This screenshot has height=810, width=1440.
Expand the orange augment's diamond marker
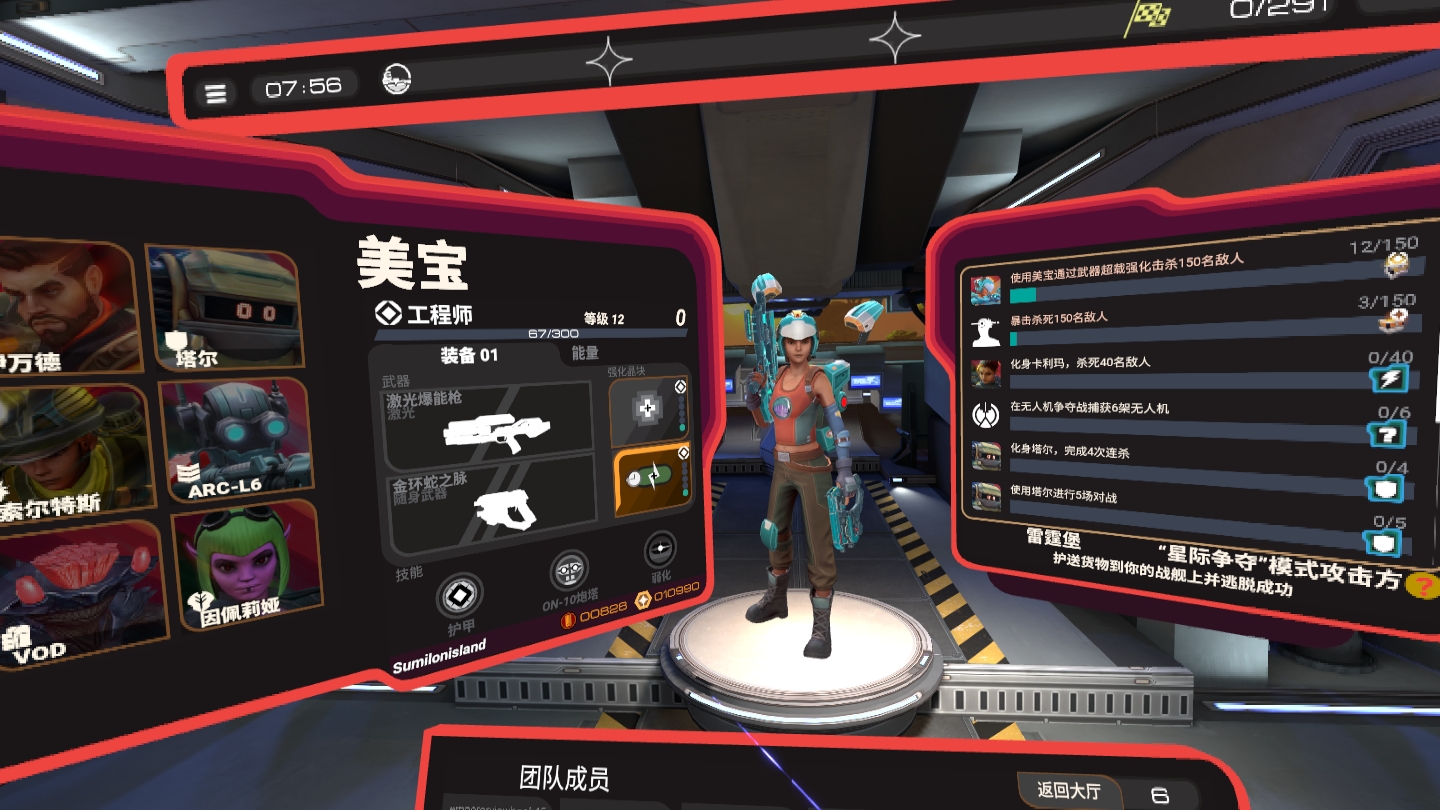point(684,453)
